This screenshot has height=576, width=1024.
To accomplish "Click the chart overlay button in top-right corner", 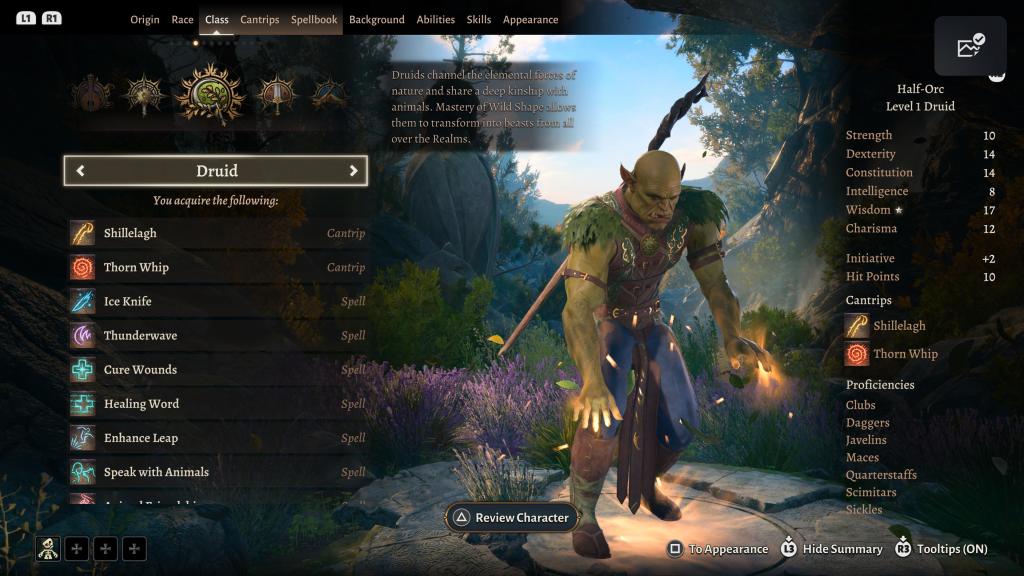I will [x=970, y=47].
